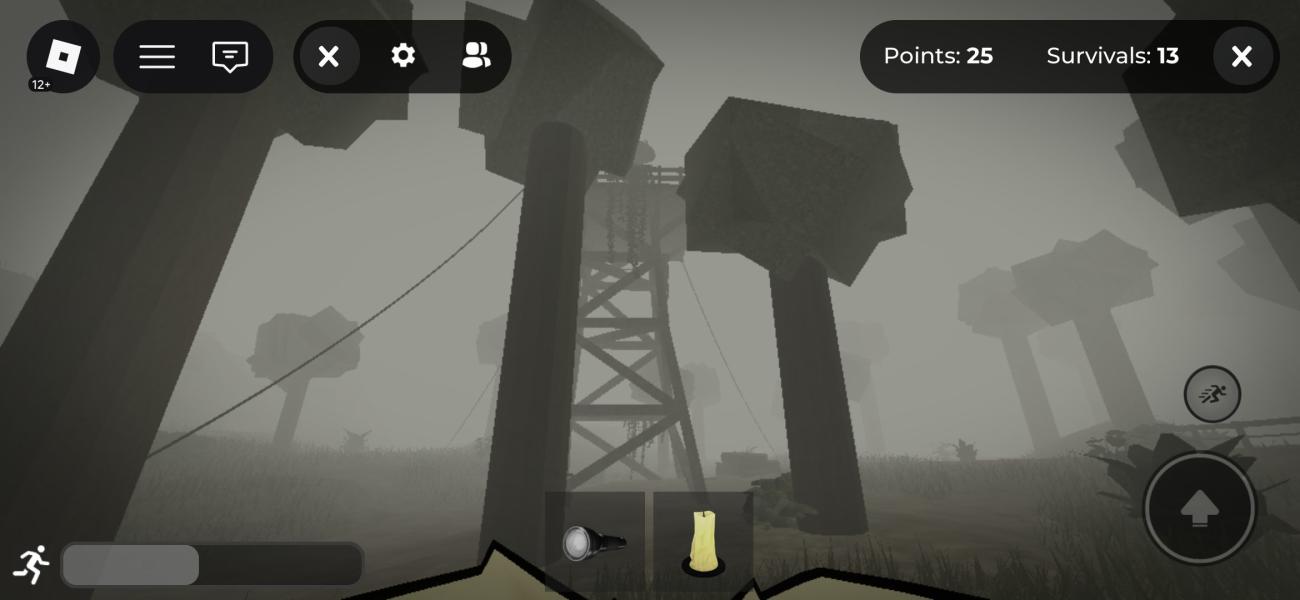Tap the jump arrow button
This screenshot has height=600, width=1300.
pos(1199,509)
